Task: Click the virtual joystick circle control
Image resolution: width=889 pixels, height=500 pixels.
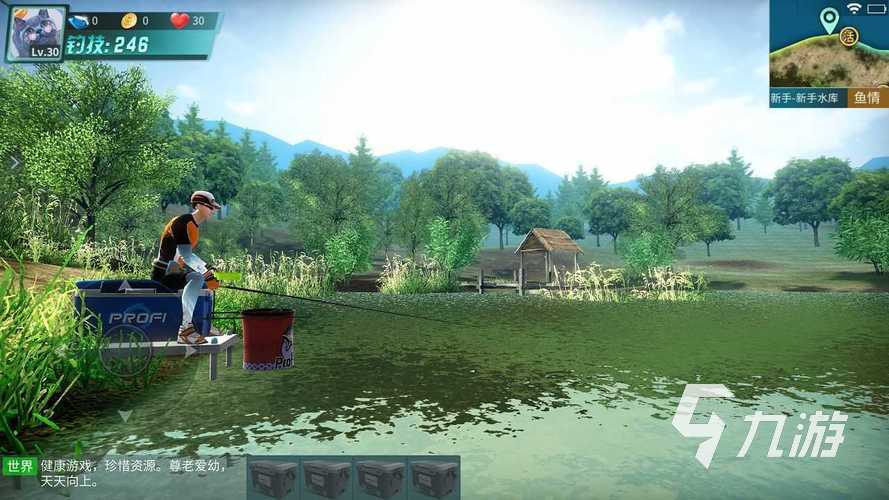Action: point(126,350)
